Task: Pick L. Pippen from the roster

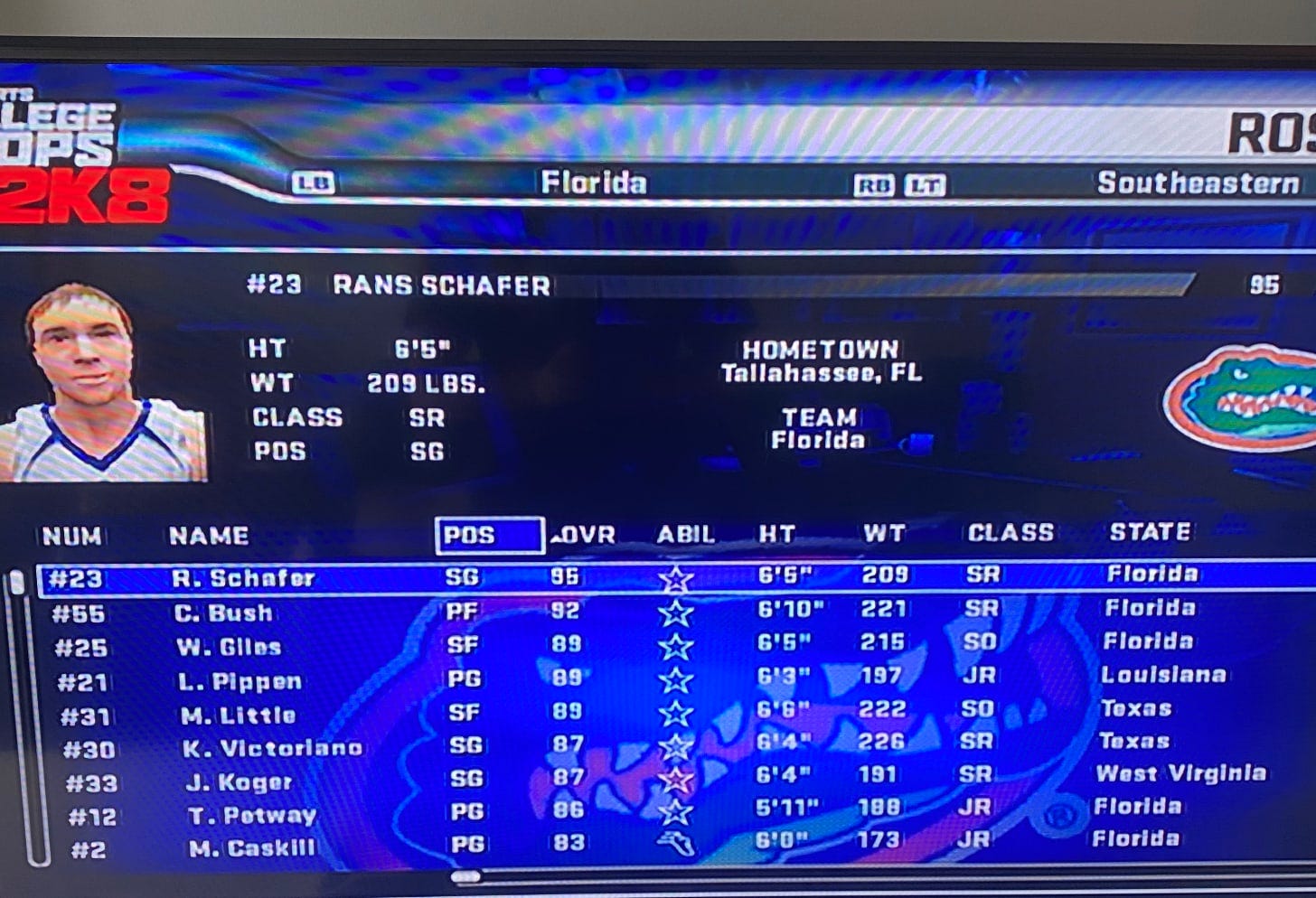Action: tap(240, 681)
